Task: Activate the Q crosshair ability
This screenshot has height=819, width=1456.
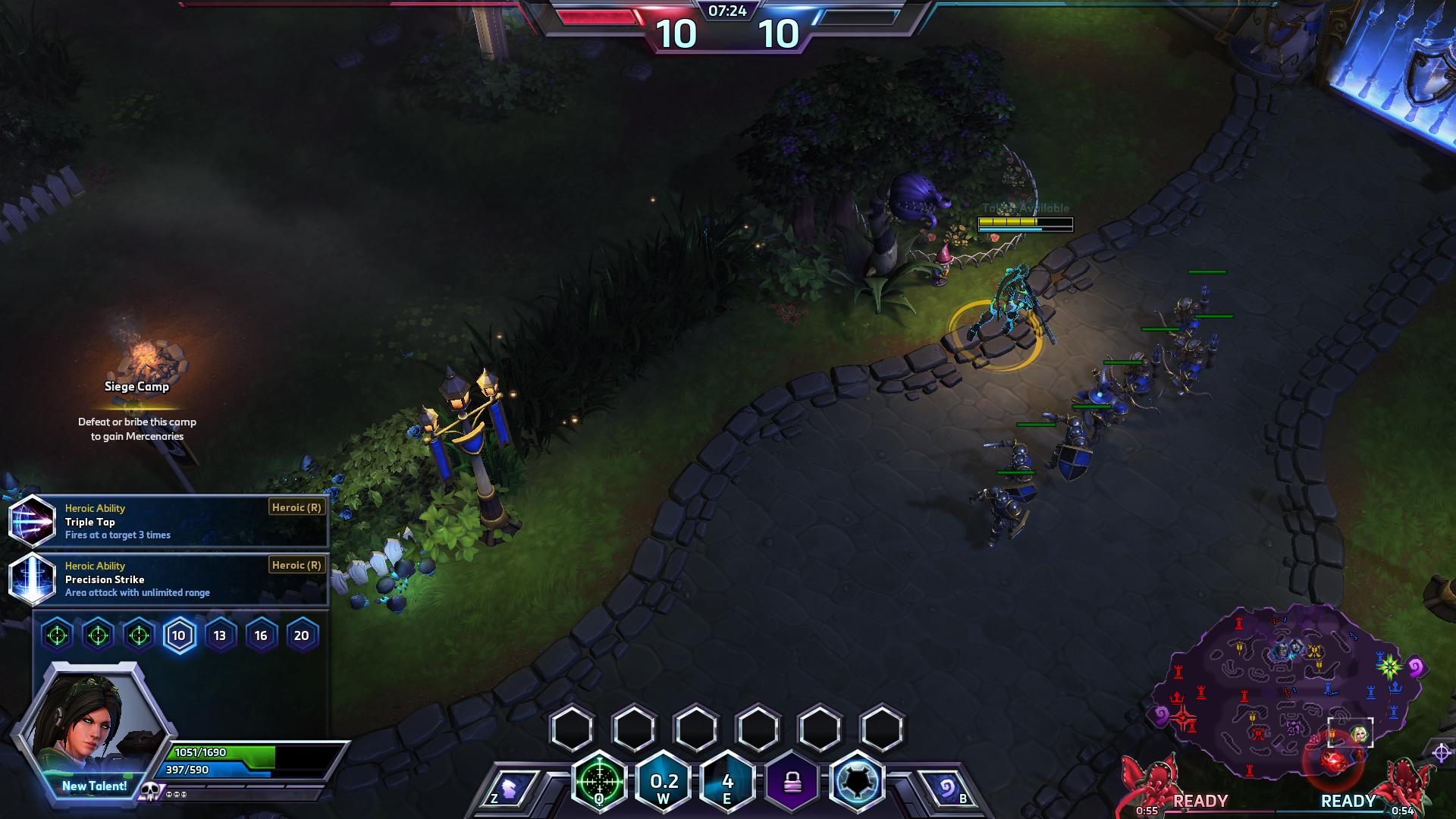Action: 600,781
